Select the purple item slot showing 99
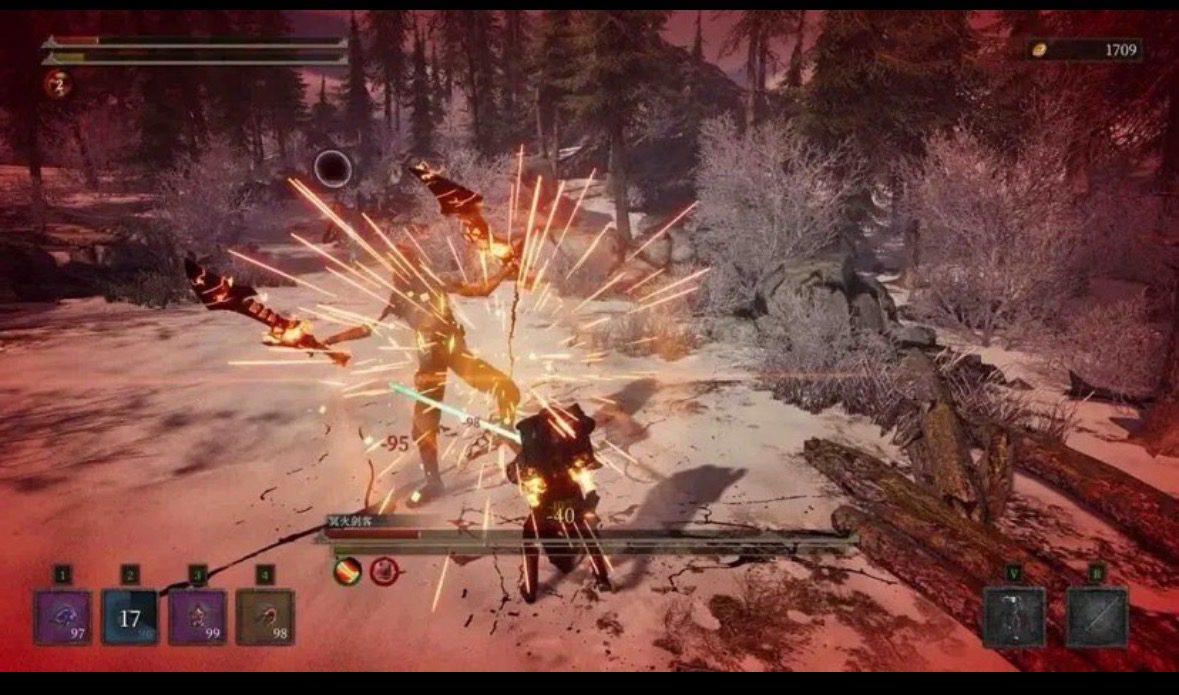This screenshot has height=695, width=1179. 197,617
